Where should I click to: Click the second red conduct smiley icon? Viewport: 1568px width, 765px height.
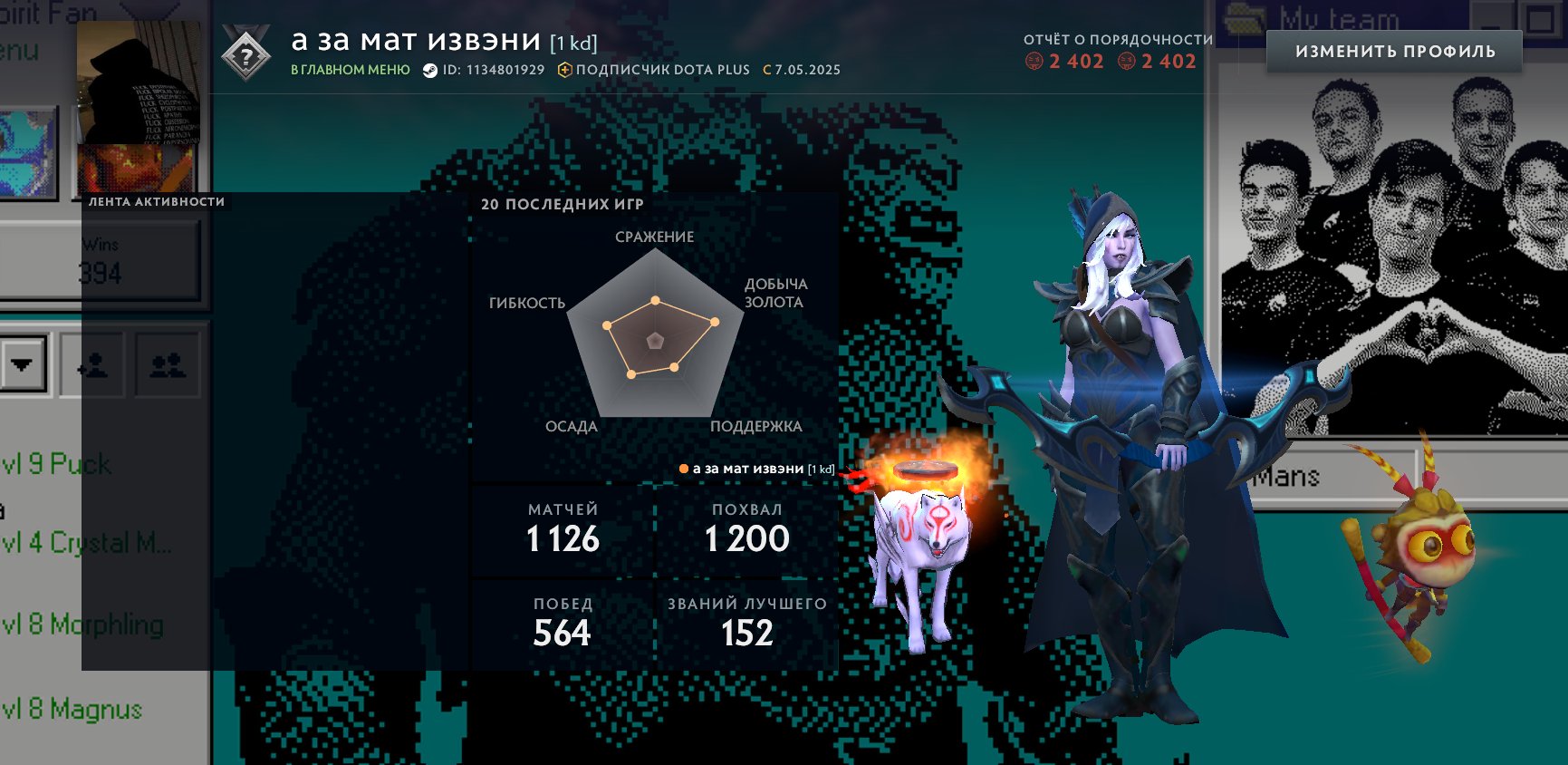(x=1126, y=63)
